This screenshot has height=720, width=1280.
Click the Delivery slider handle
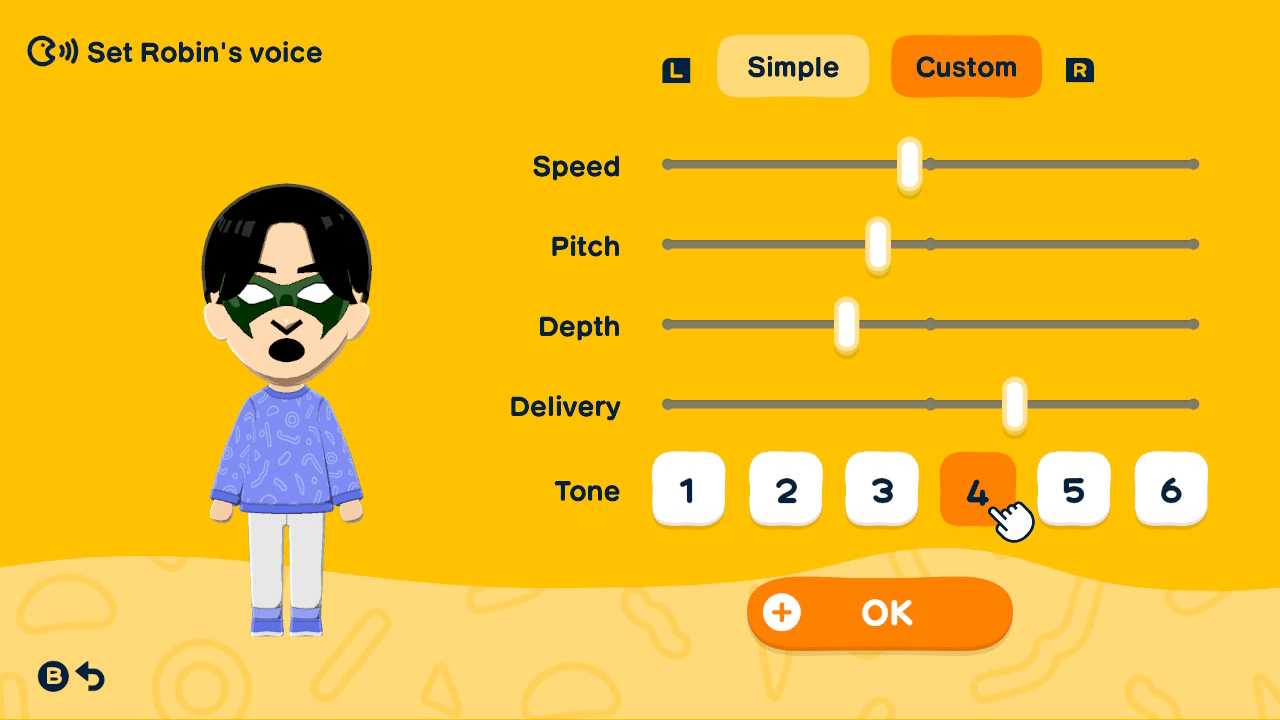tap(1014, 404)
